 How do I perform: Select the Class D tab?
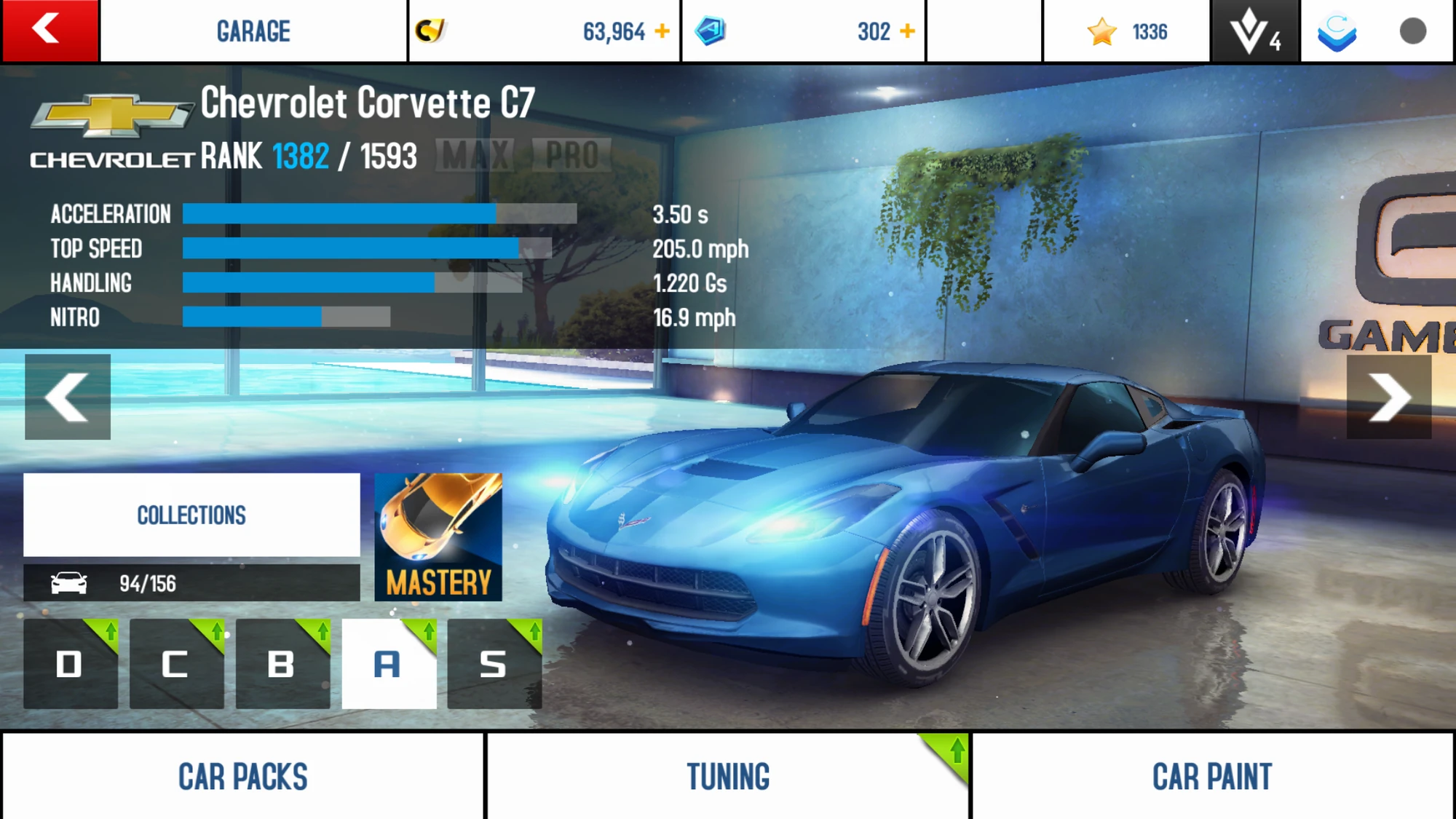69,664
